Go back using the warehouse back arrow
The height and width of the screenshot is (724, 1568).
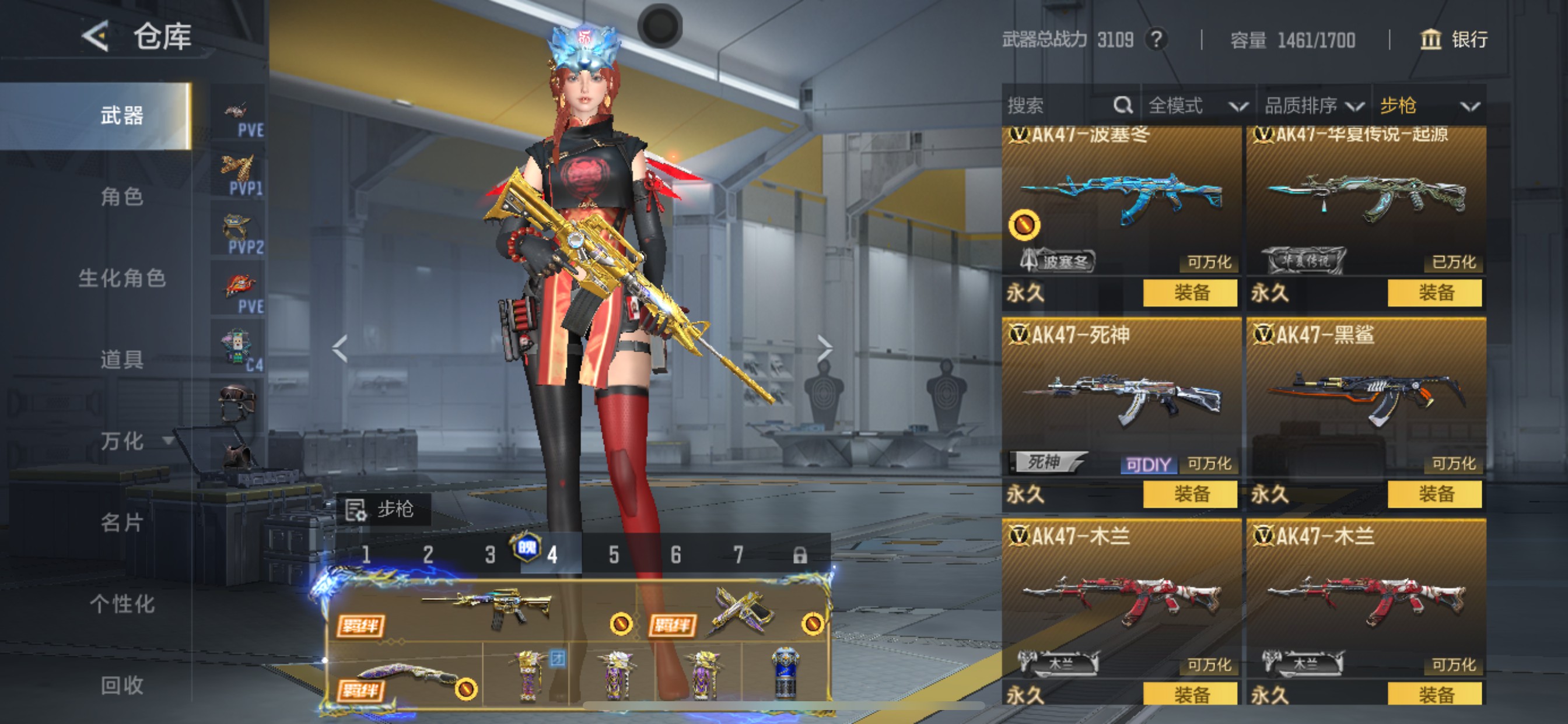96,37
